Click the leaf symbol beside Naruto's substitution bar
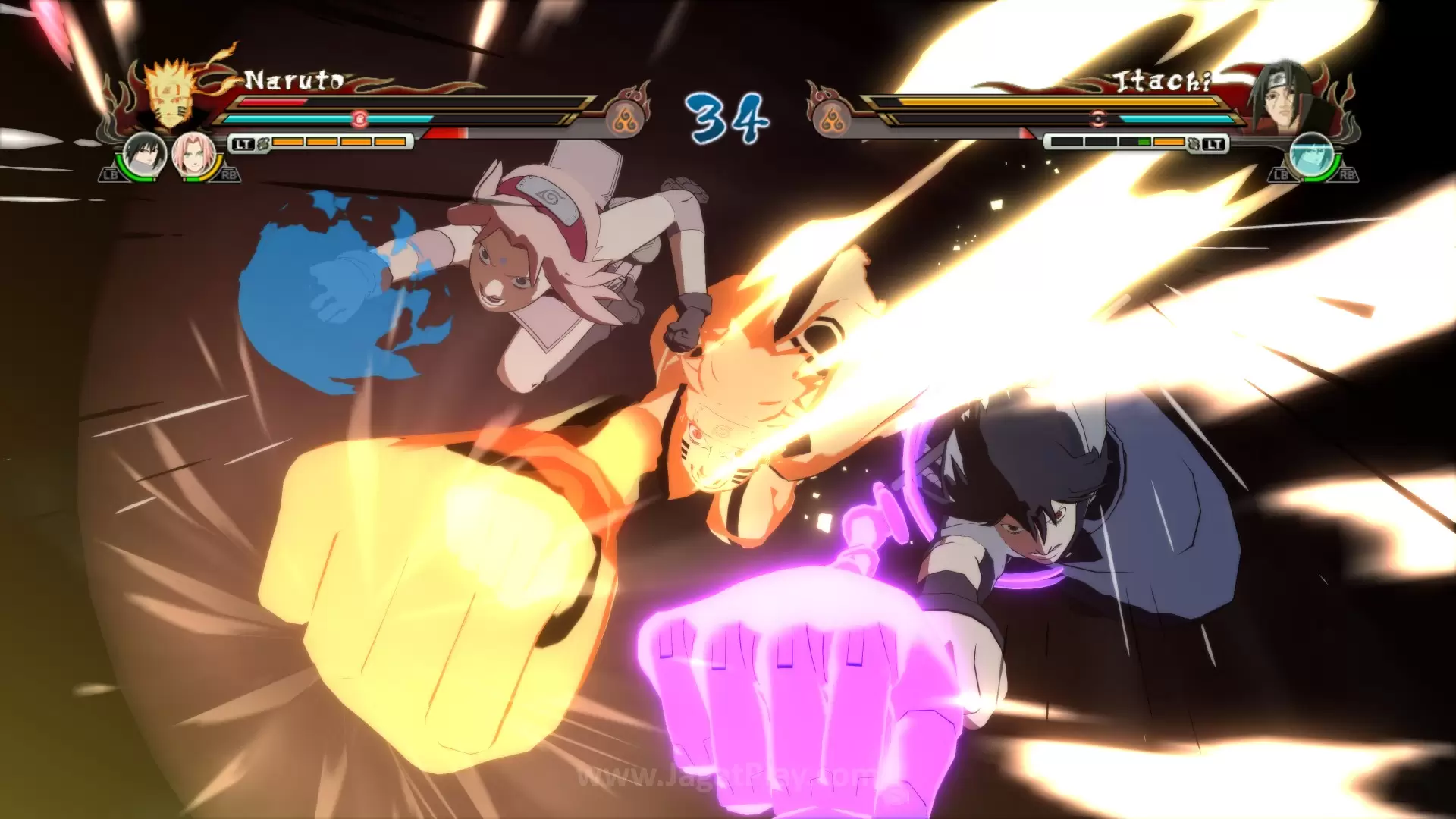The height and width of the screenshot is (819, 1456). point(262,144)
